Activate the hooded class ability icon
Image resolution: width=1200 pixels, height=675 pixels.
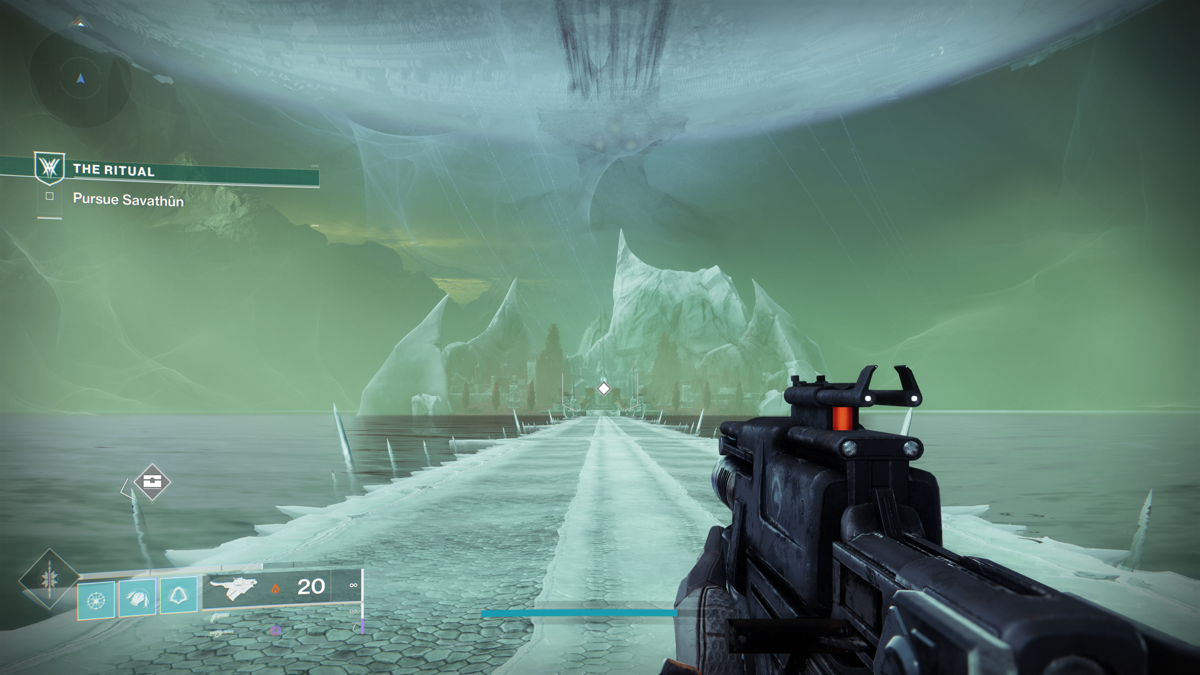coord(179,597)
